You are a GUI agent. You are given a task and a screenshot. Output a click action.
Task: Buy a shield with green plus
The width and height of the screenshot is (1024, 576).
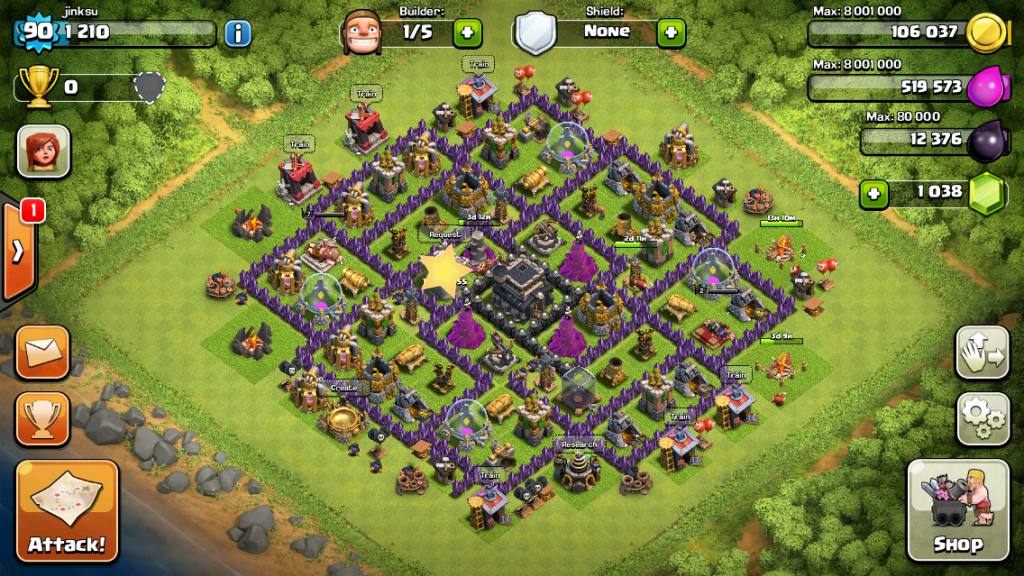670,32
